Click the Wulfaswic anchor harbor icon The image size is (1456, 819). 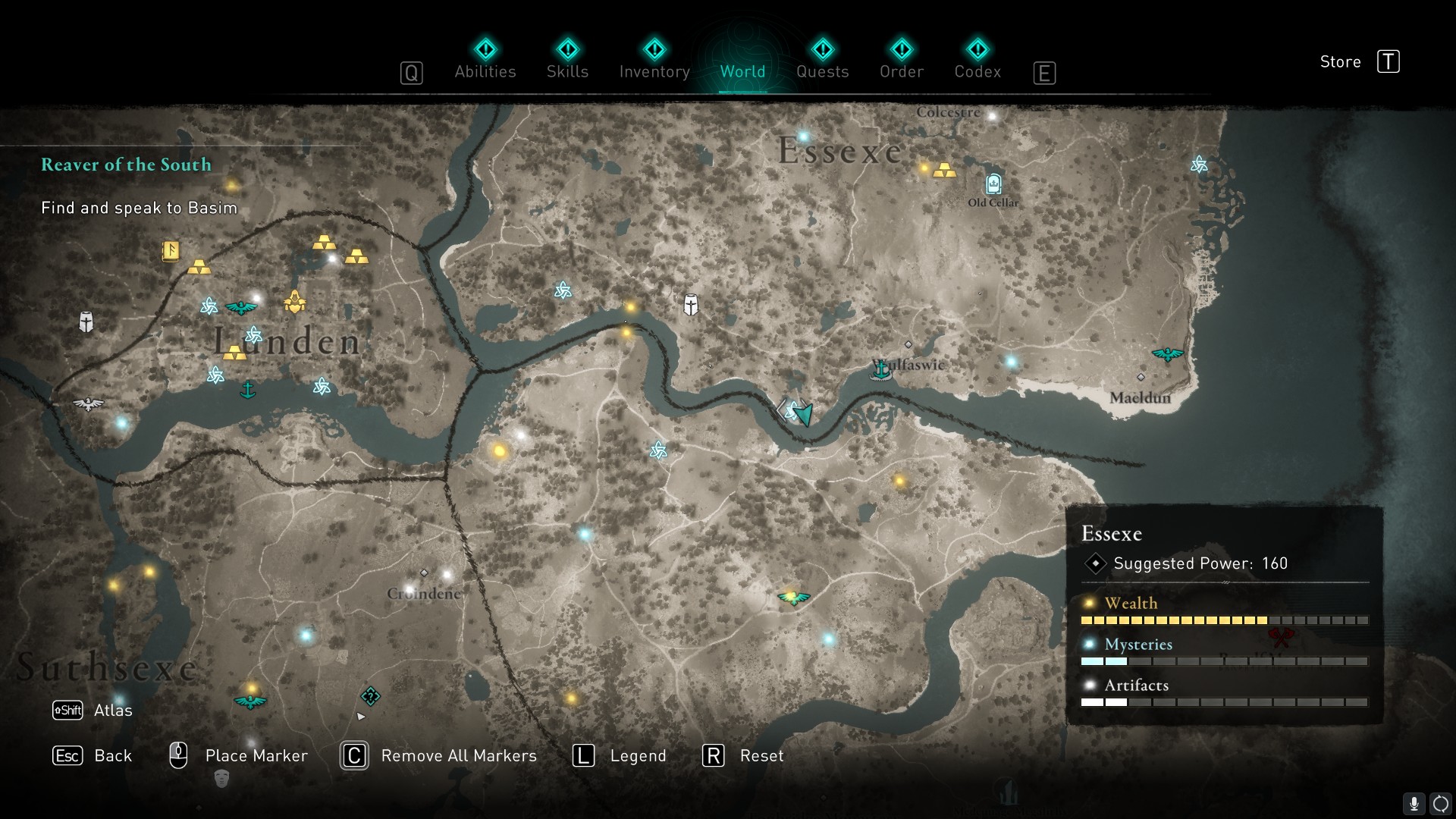[880, 370]
